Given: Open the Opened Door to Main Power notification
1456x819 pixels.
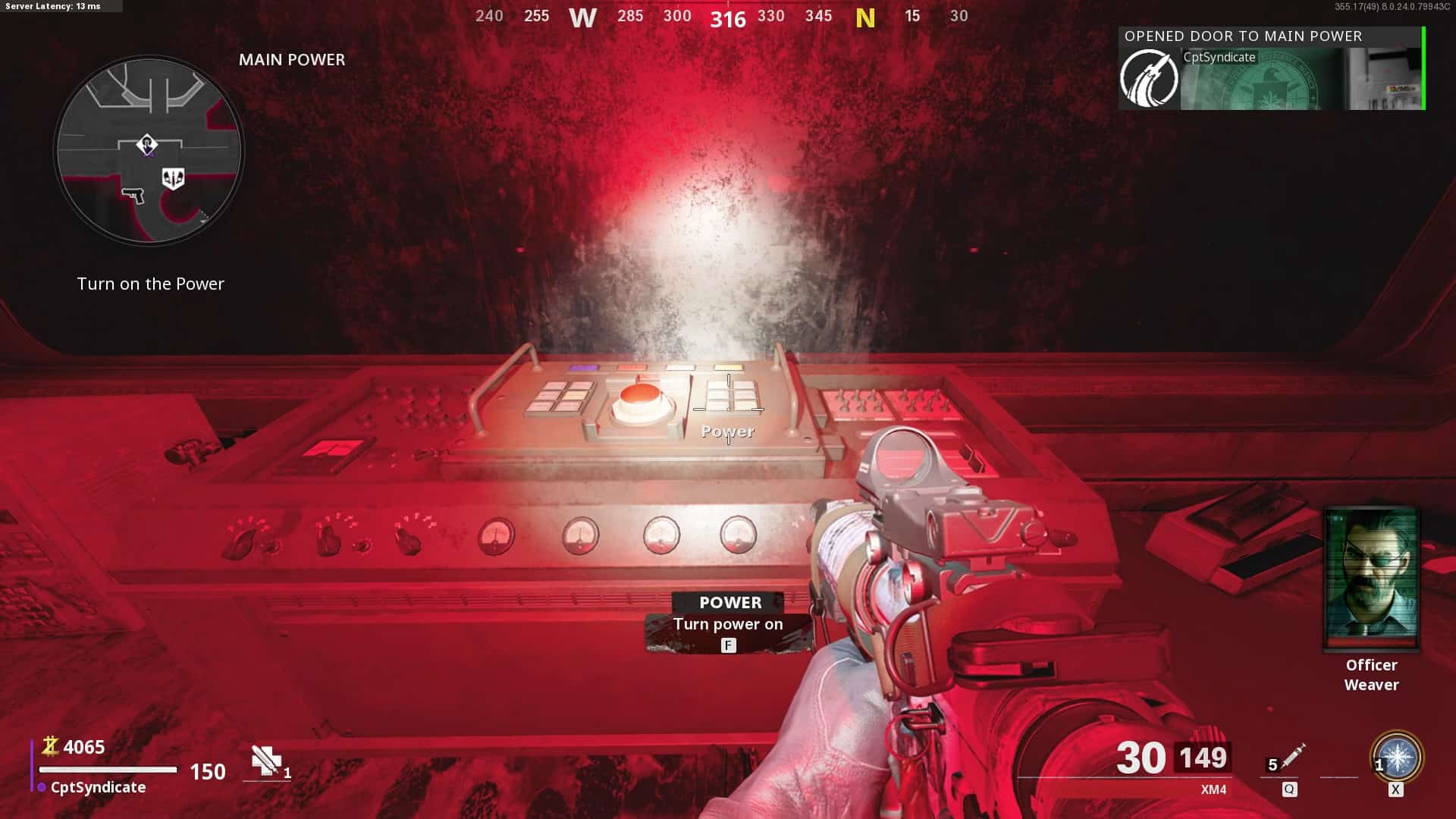Looking at the screenshot, I should [x=1271, y=69].
